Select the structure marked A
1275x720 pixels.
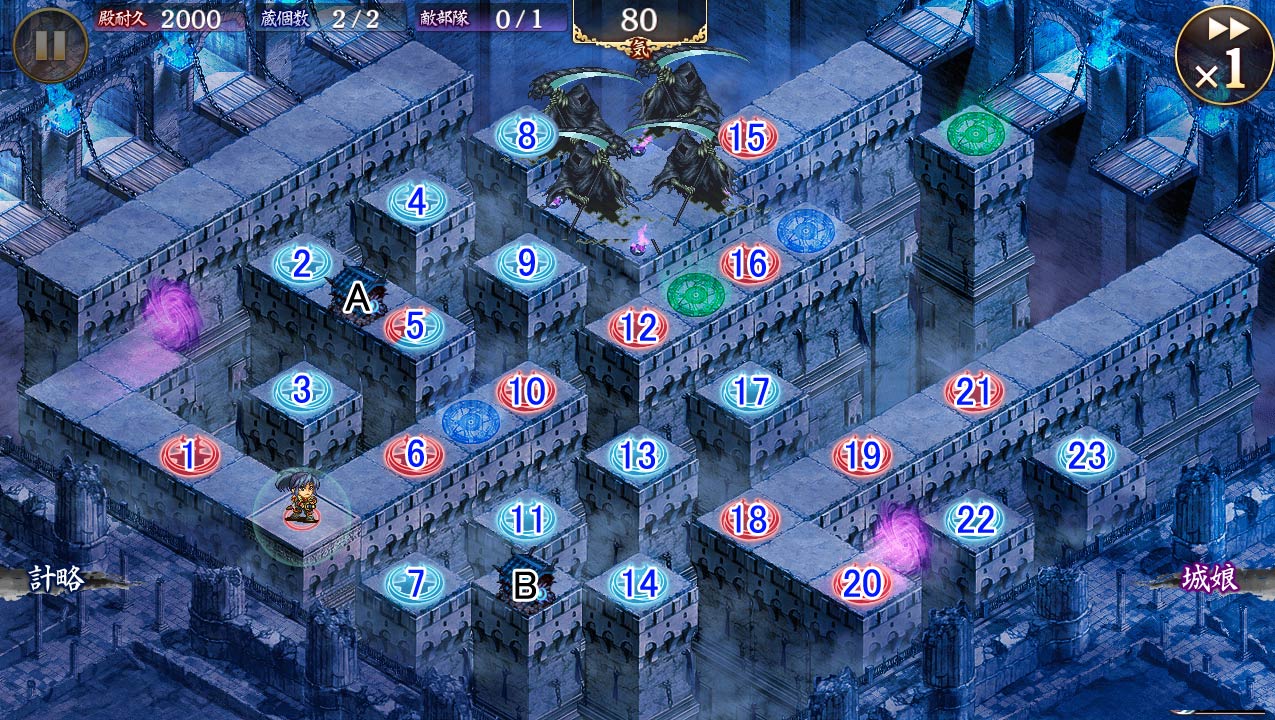(x=356, y=293)
